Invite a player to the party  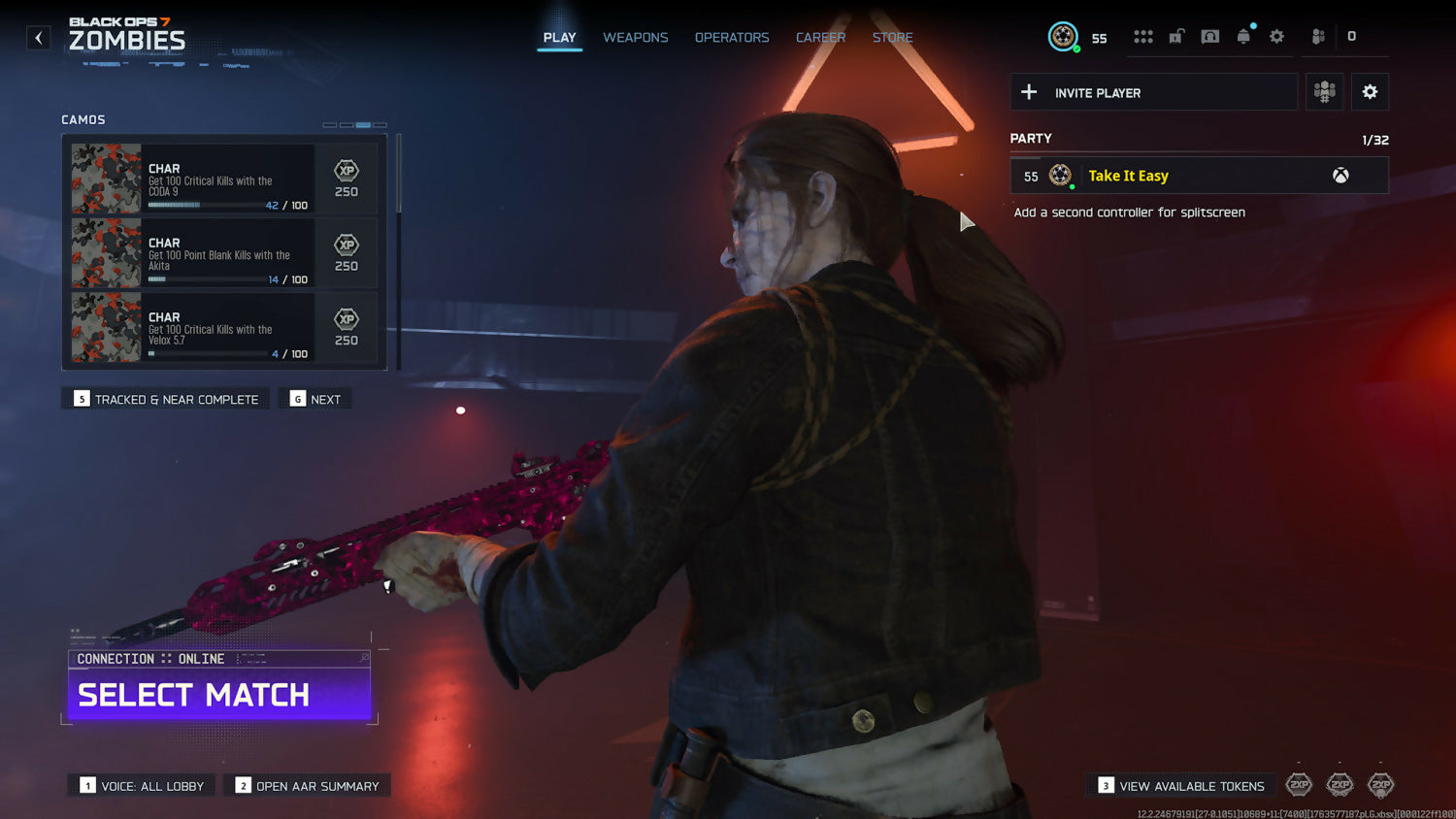coord(1153,92)
